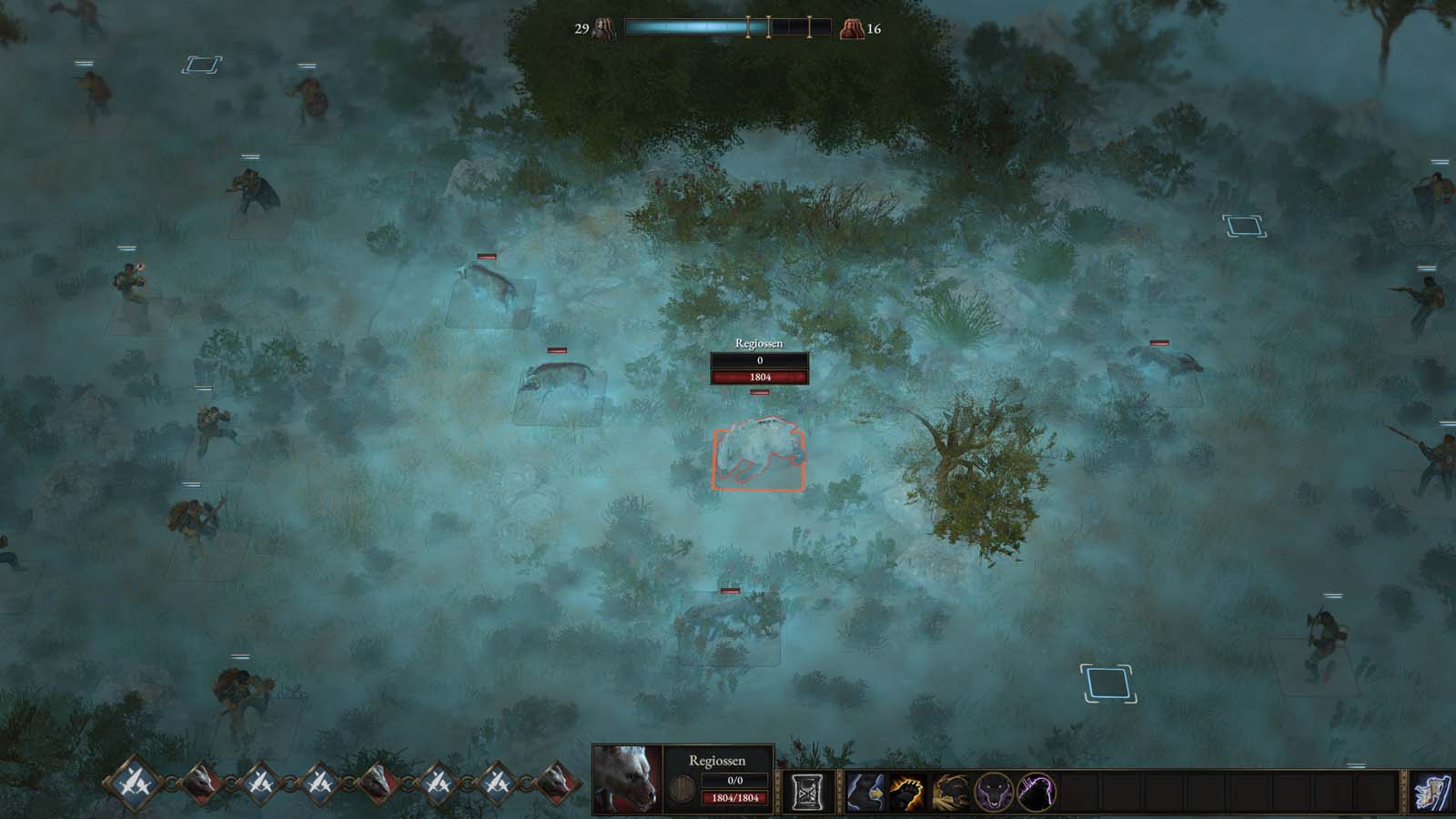Select the allied army portrait near the 29 counter

pyautogui.click(x=603, y=26)
